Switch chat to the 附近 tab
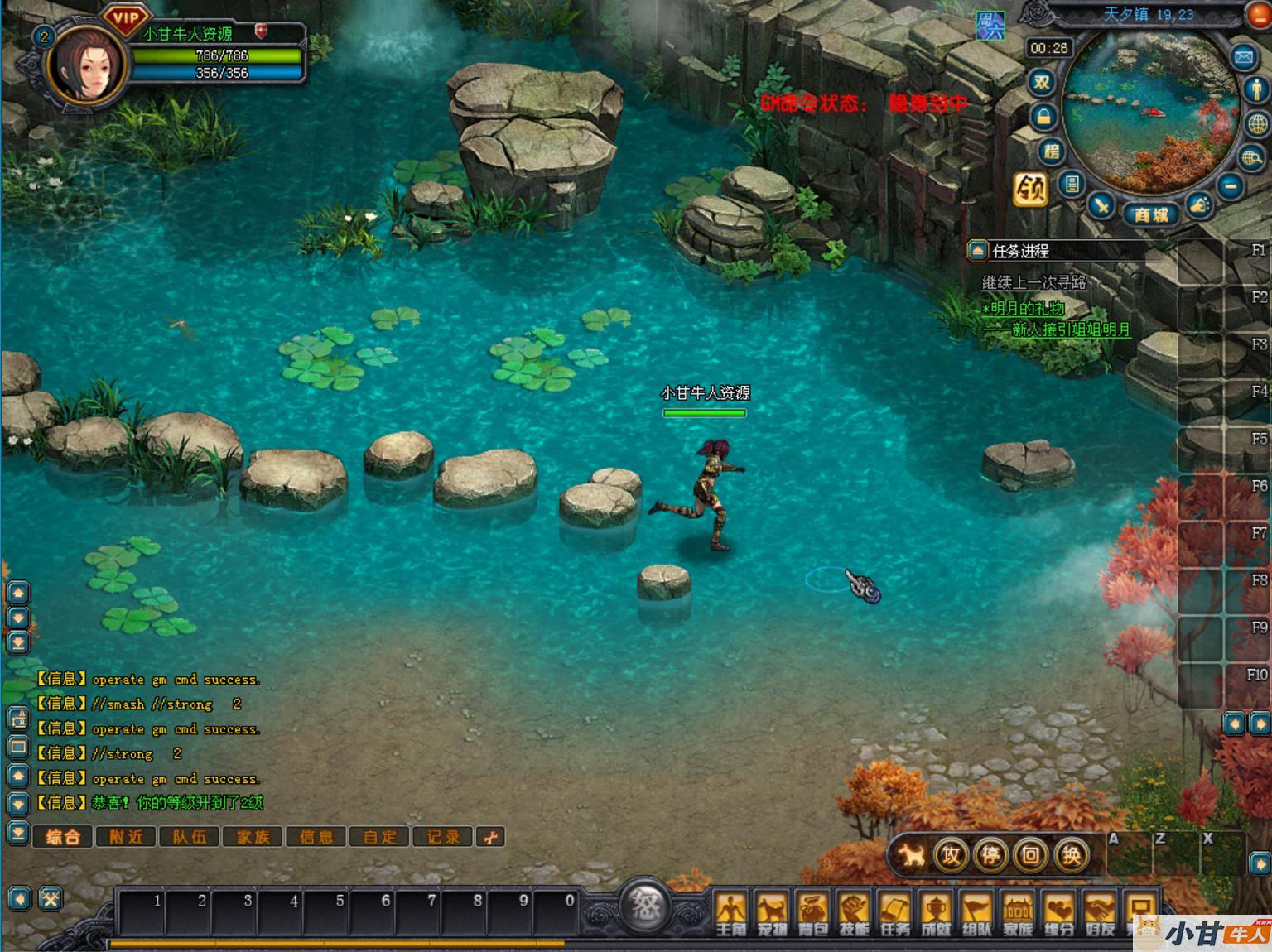1272x952 pixels. pyautogui.click(x=126, y=837)
